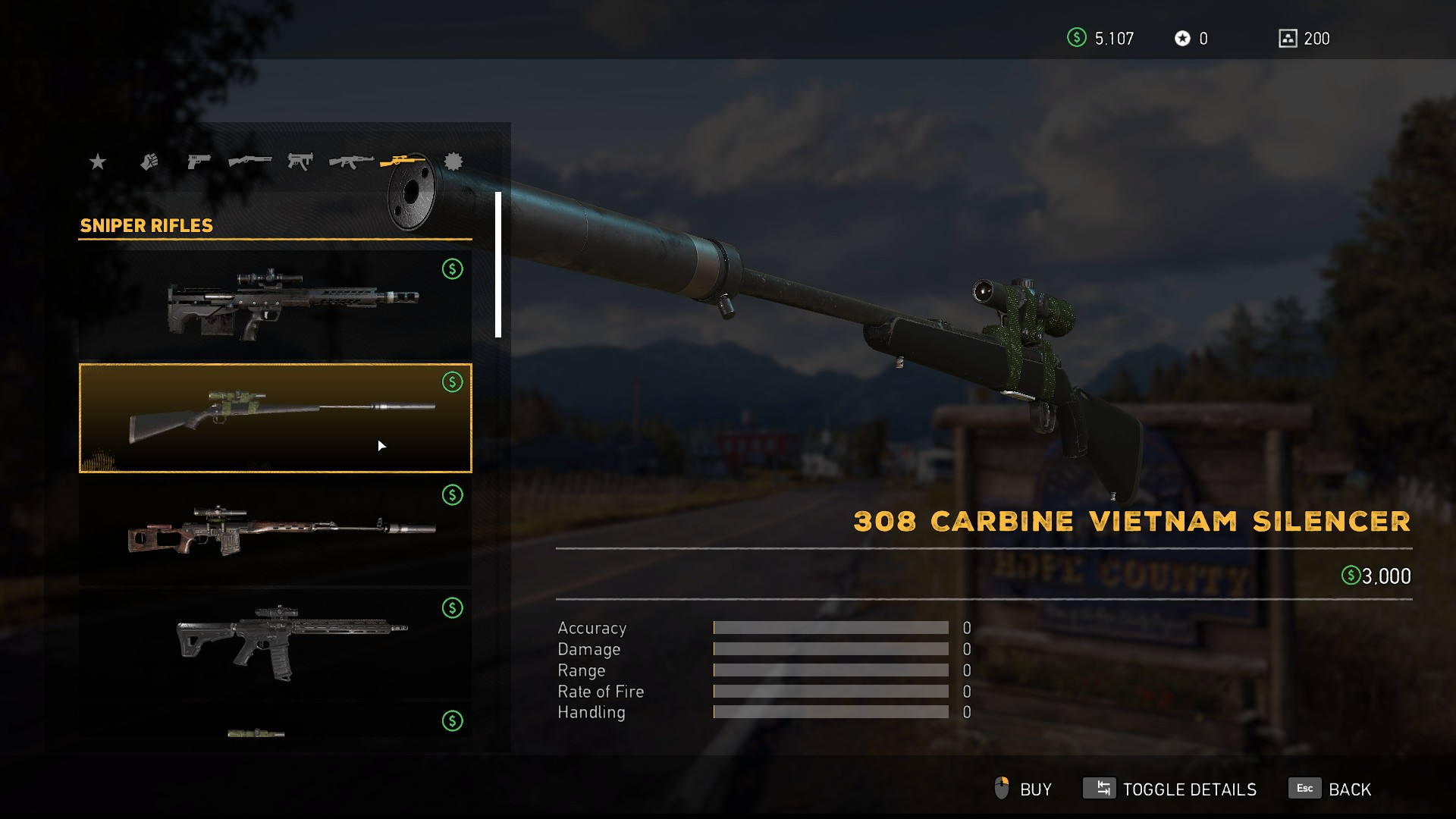The width and height of the screenshot is (1456, 819).
Task: Select the bullpup sniper rifle at top of list
Action: [x=275, y=305]
